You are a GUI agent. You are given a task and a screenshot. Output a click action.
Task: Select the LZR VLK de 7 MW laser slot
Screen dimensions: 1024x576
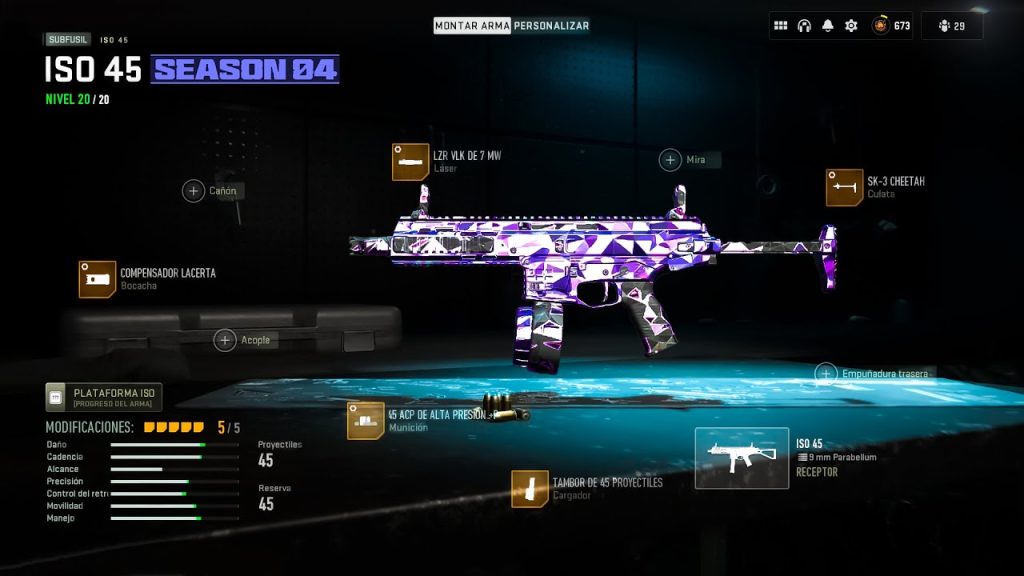click(x=405, y=162)
